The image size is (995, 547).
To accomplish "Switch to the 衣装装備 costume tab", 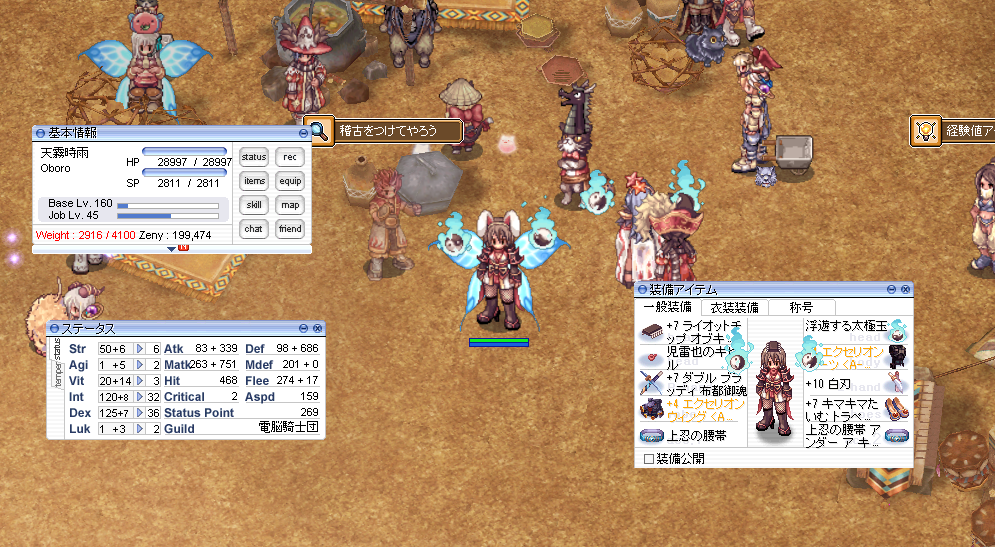I will [733, 307].
